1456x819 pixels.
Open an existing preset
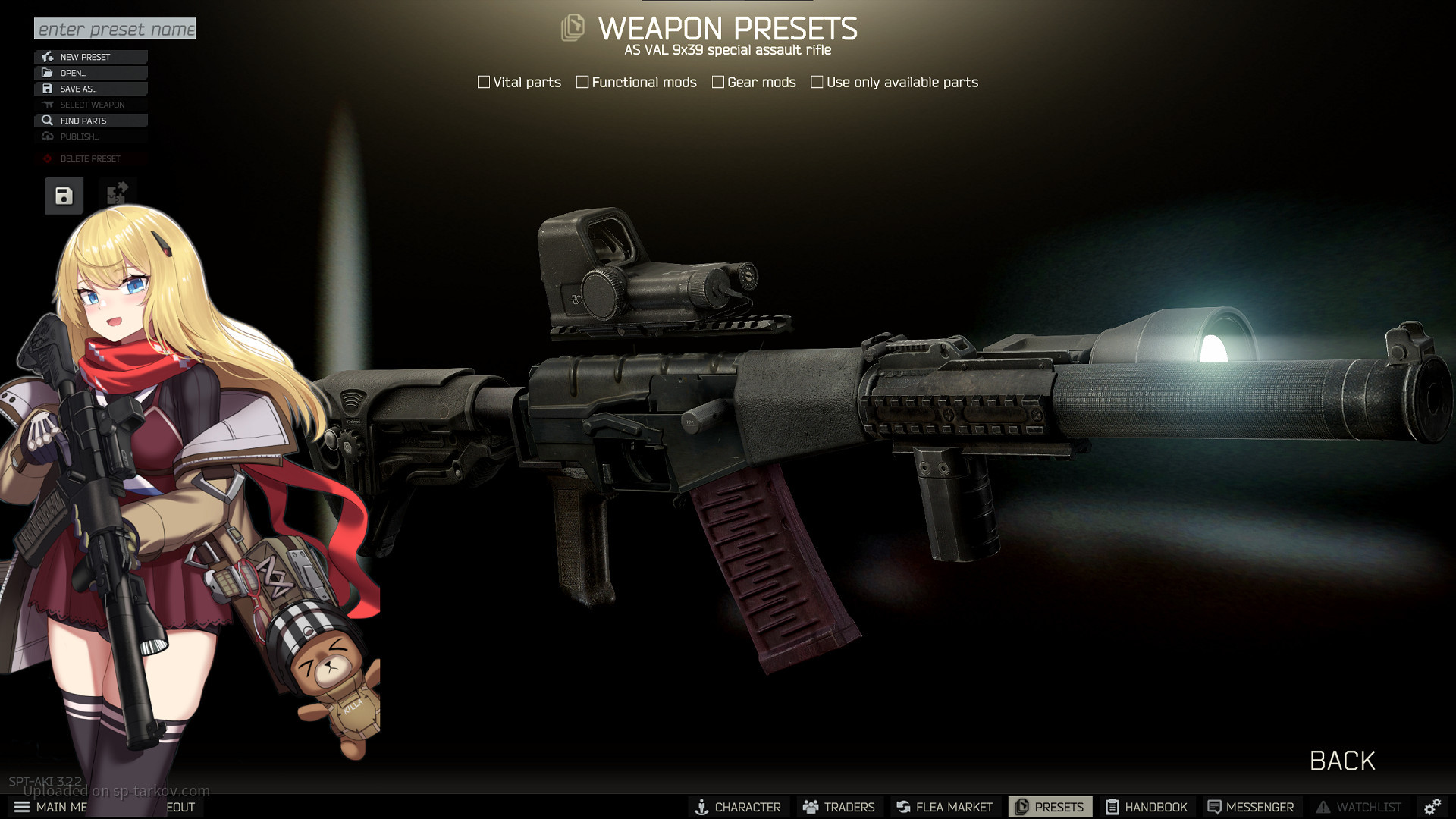click(x=90, y=73)
